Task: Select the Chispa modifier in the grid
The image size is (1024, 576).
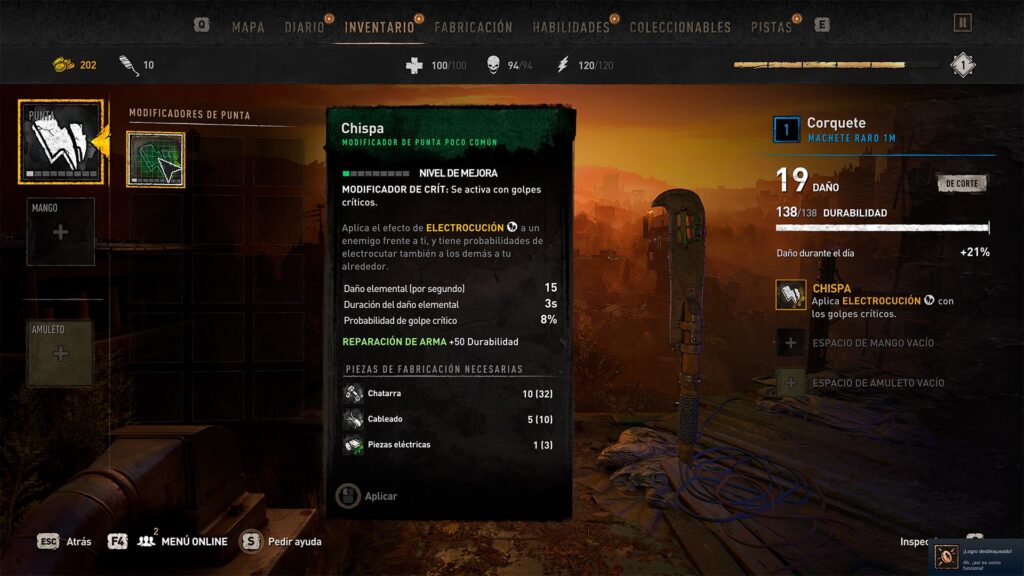Action: click(x=155, y=160)
